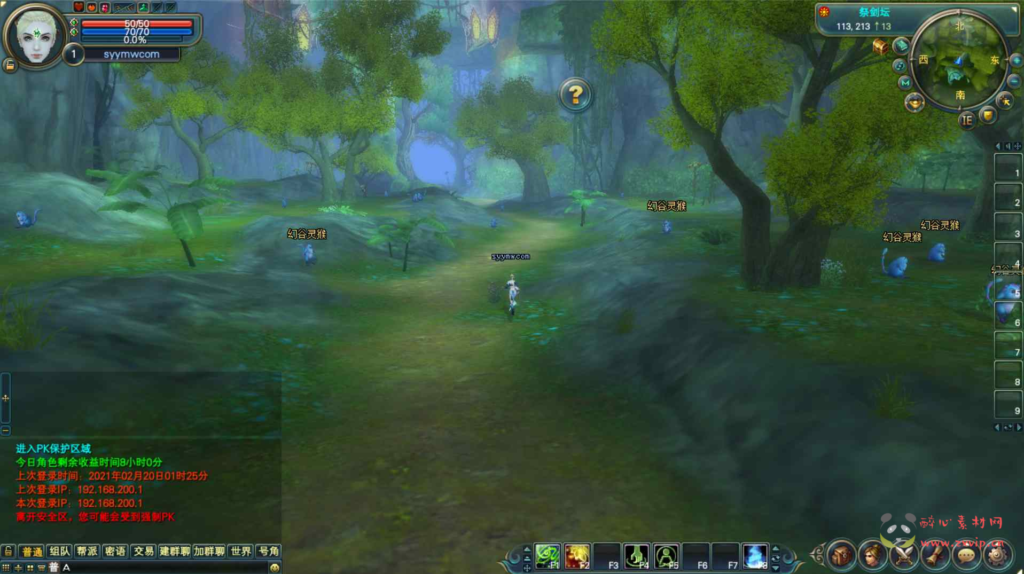Open the gear settings button
The height and width of the screenshot is (574, 1024).
tap(996, 553)
